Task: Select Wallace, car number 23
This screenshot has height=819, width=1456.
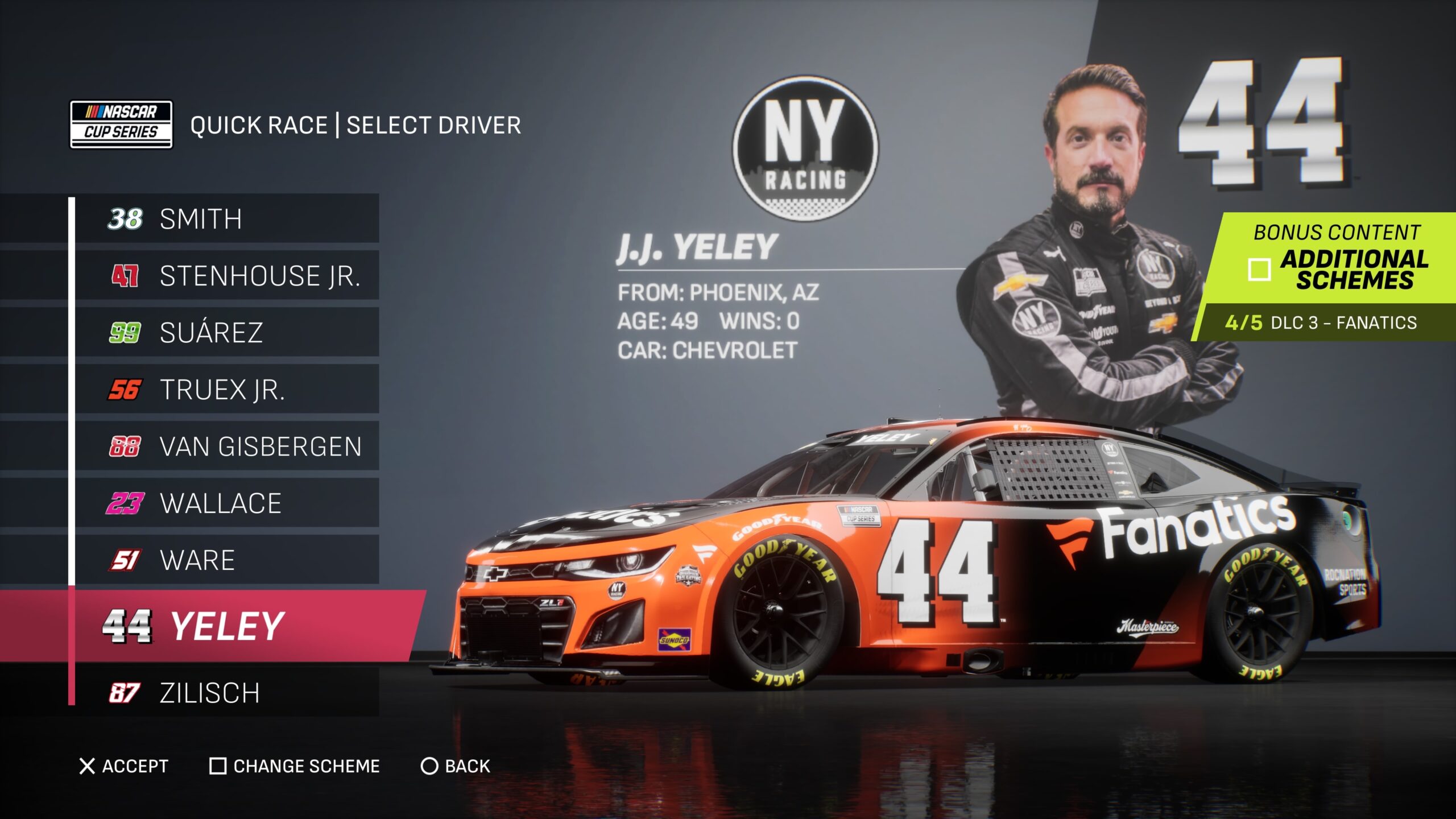Action: click(226, 503)
